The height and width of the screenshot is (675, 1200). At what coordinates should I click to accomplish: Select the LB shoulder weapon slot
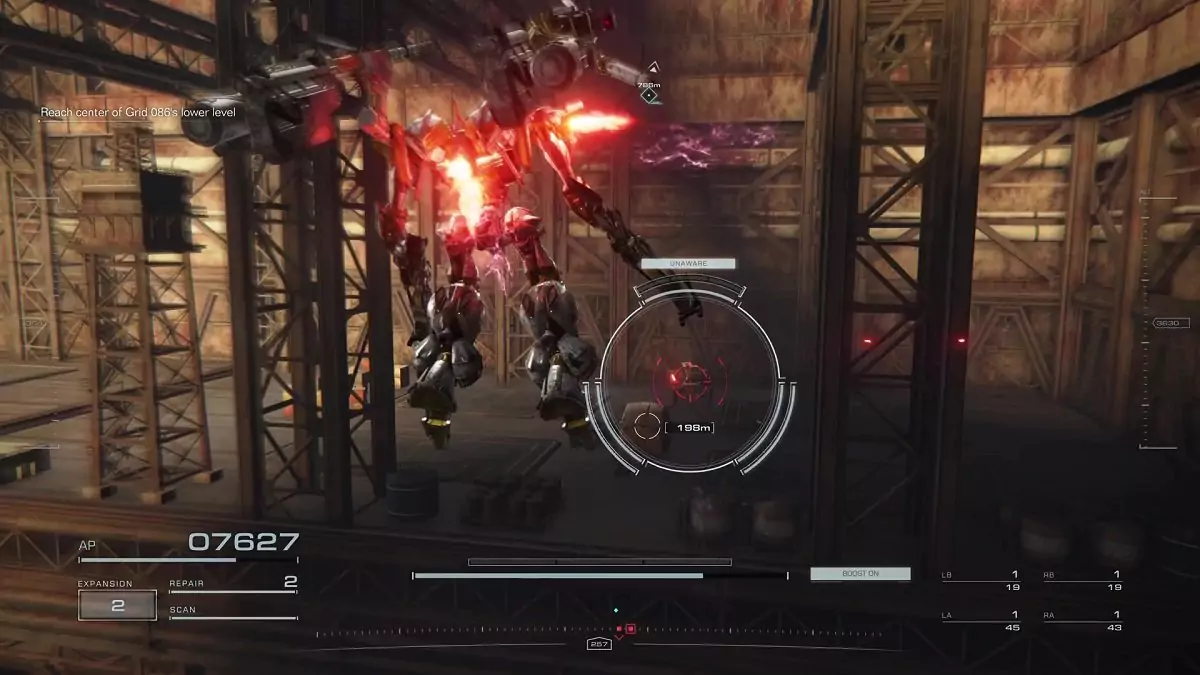click(x=981, y=581)
